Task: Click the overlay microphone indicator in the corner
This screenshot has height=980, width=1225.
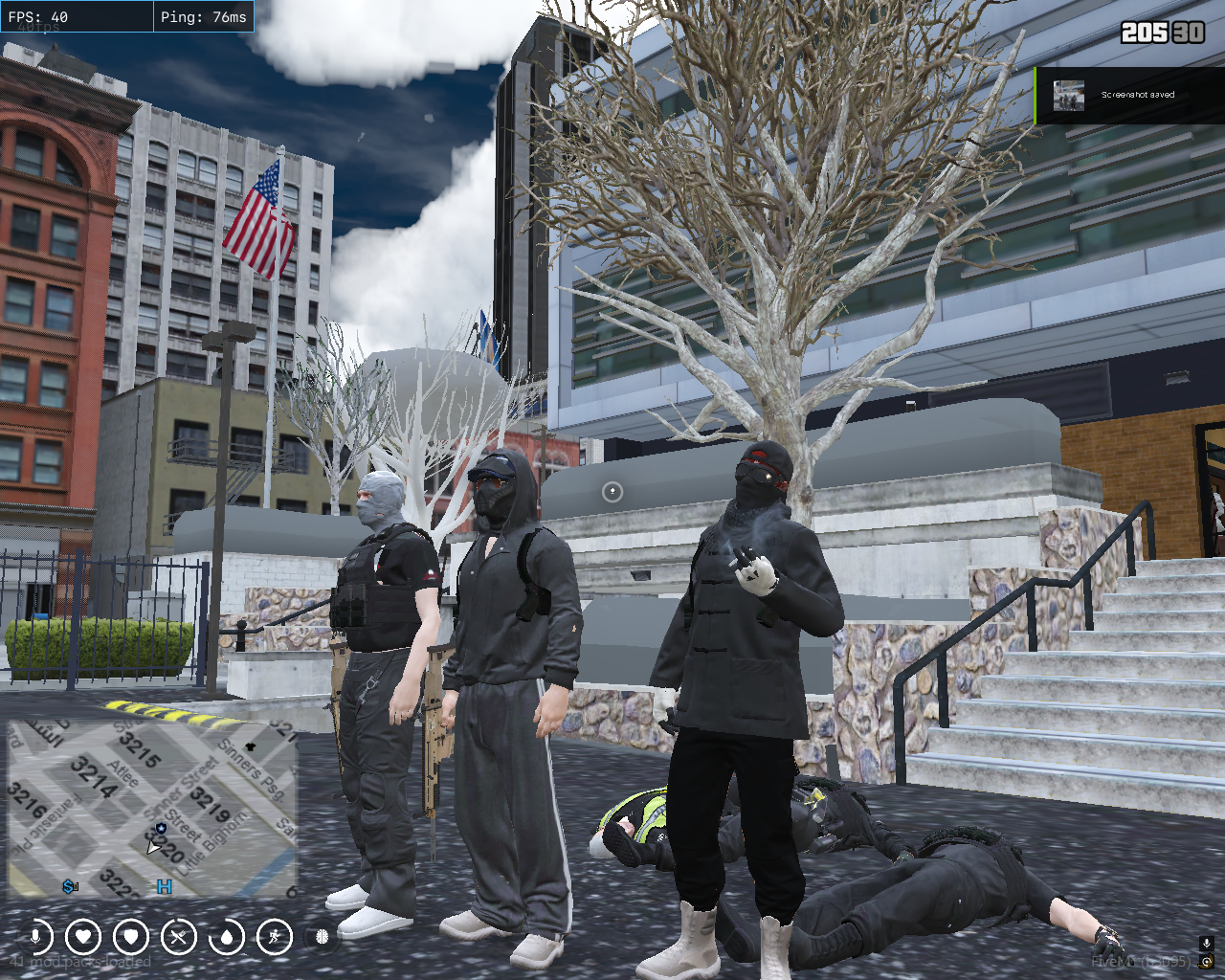Action: 1206,944
